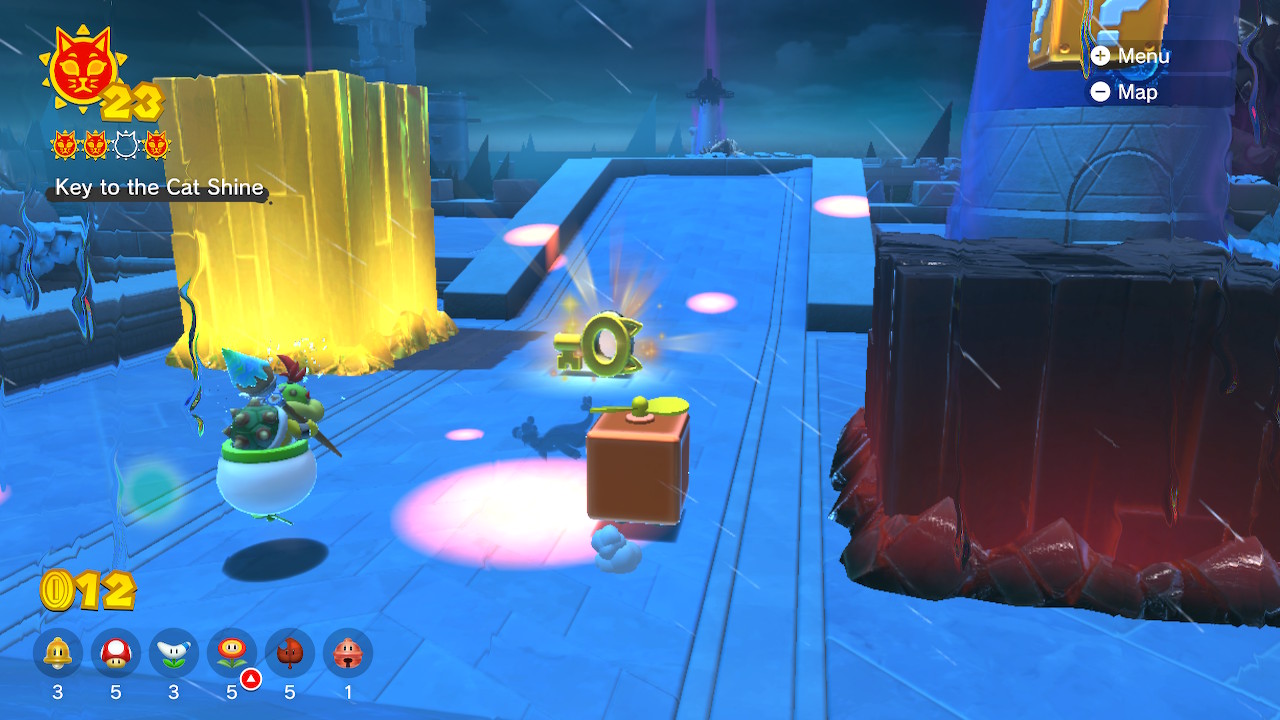Select the Super Leaf in the item stock
This screenshot has width=1280, height=720.
click(290, 654)
